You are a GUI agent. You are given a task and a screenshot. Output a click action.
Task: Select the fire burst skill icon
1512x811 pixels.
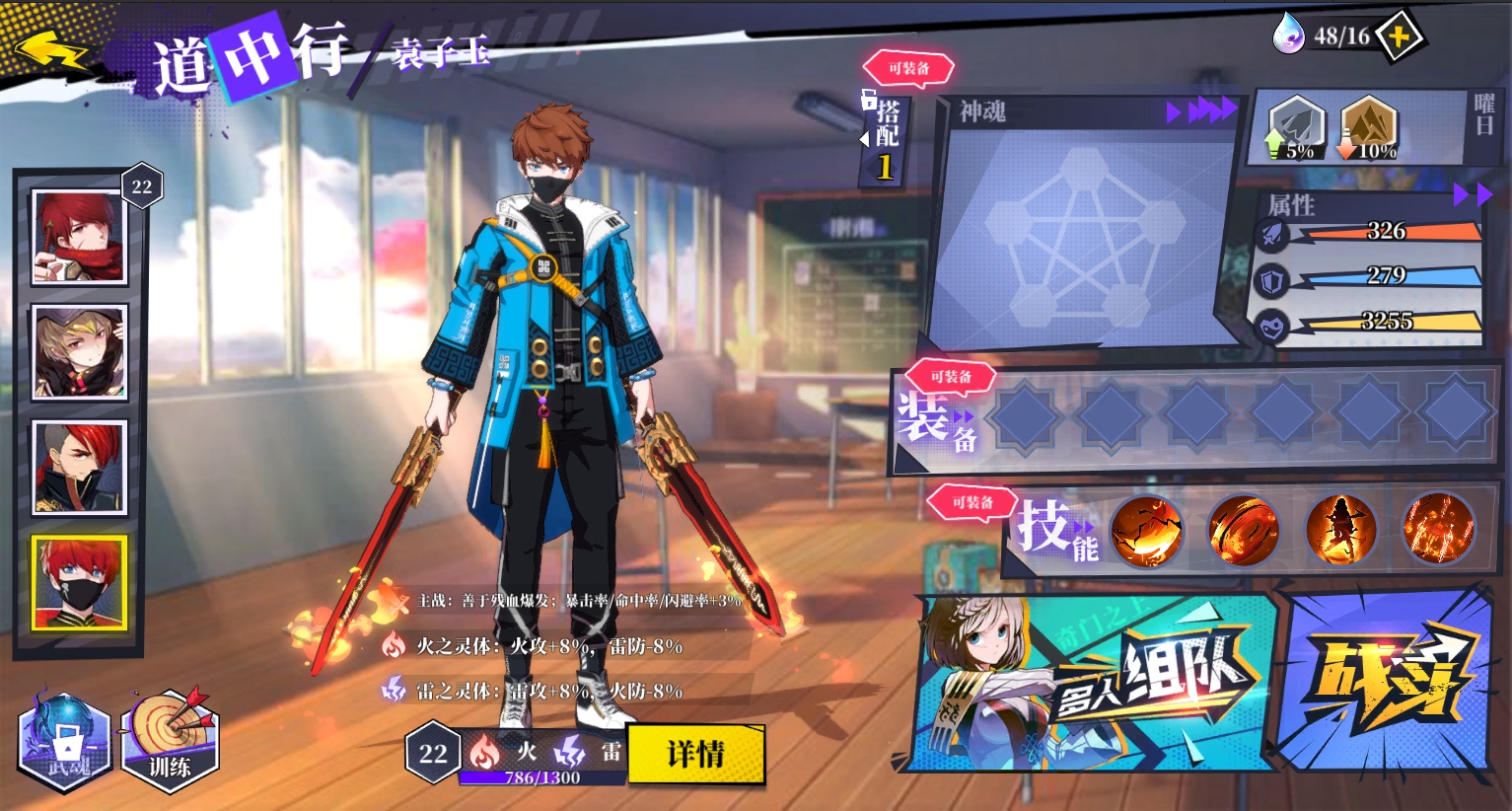[x=1437, y=531]
